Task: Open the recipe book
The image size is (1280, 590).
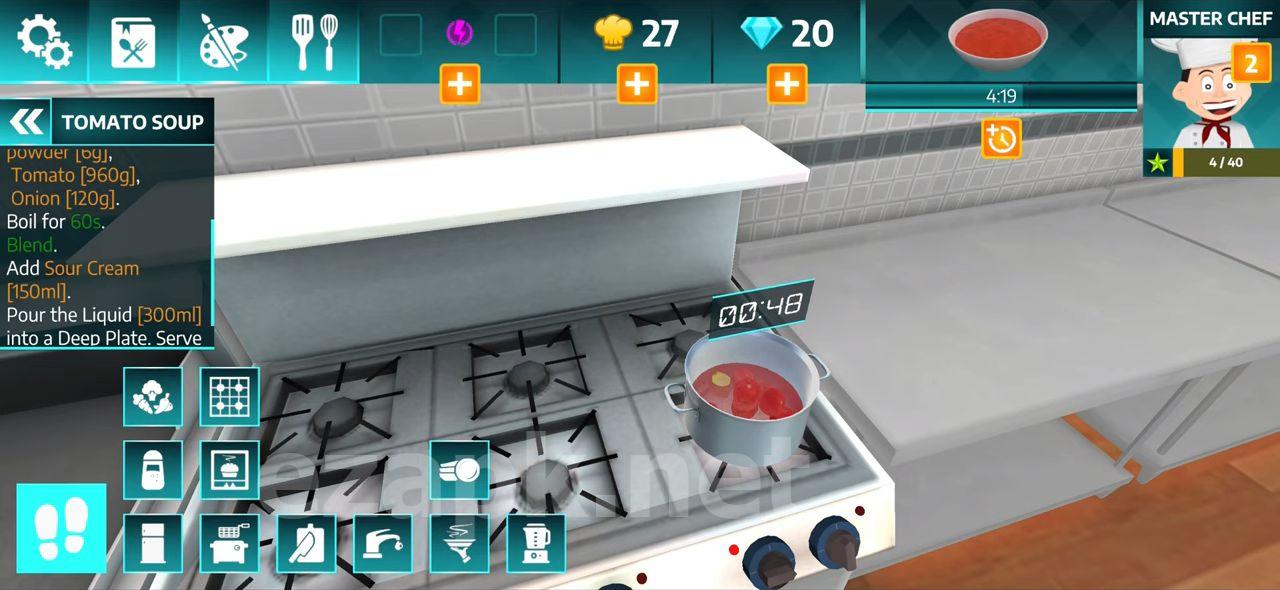Action: pyautogui.click(x=133, y=41)
